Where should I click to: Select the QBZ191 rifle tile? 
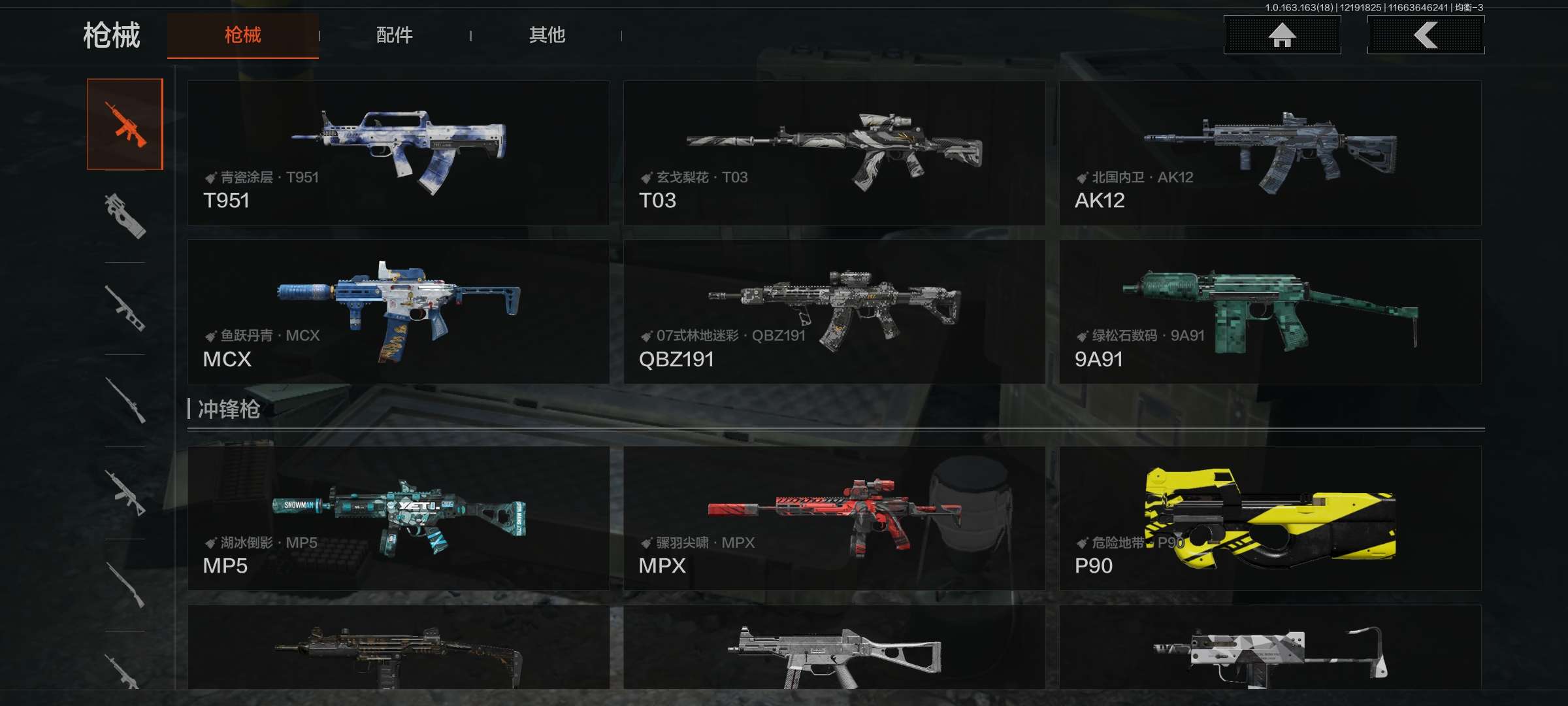(834, 312)
